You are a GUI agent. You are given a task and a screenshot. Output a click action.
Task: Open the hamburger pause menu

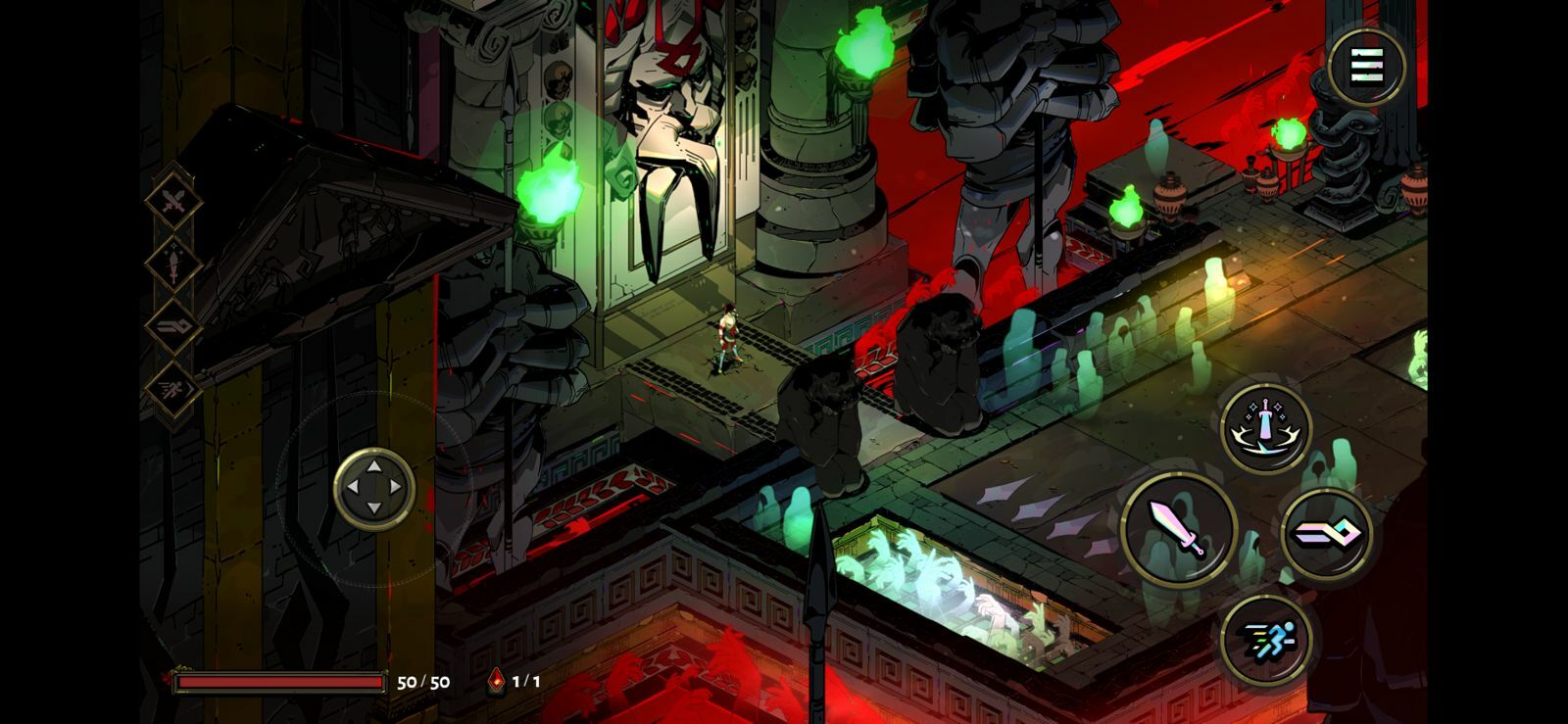pyautogui.click(x=1367, y=67)
